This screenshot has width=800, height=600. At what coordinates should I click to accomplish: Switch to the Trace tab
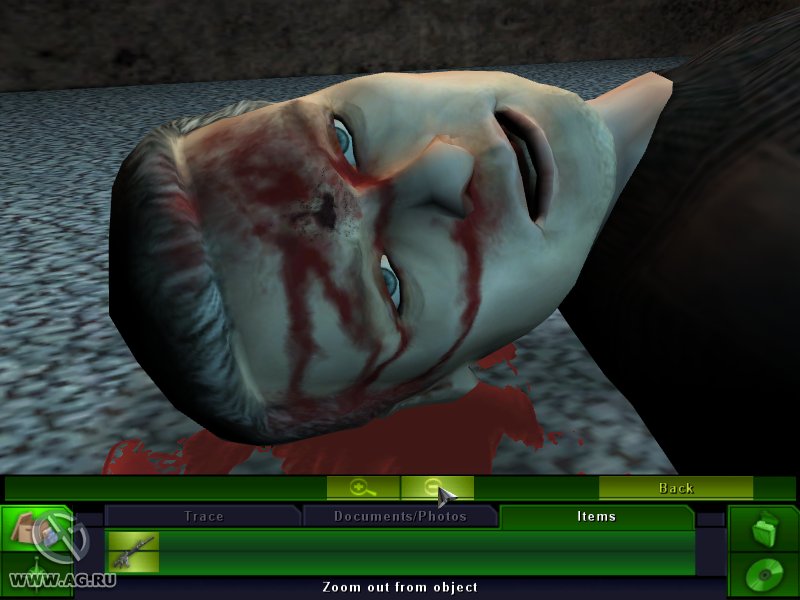203,516
